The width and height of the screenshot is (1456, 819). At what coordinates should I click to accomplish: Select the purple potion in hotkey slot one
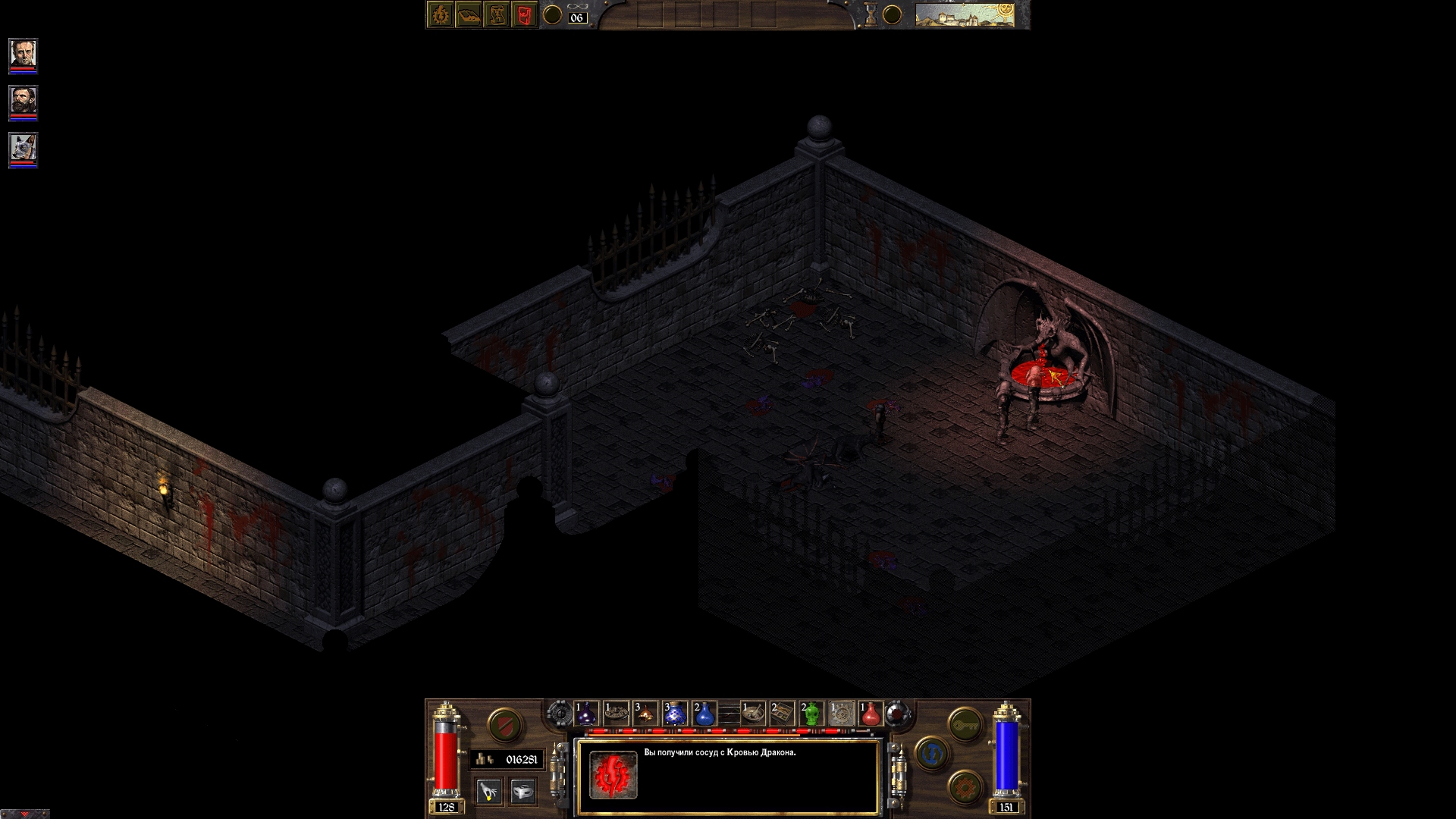585,713
